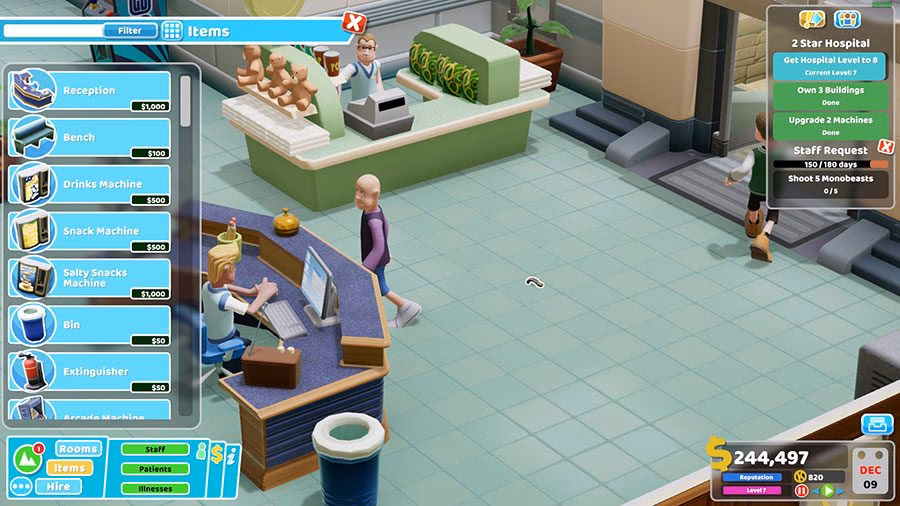
Task: Pick the Drinks Machine item
Action: pos(90,185)
